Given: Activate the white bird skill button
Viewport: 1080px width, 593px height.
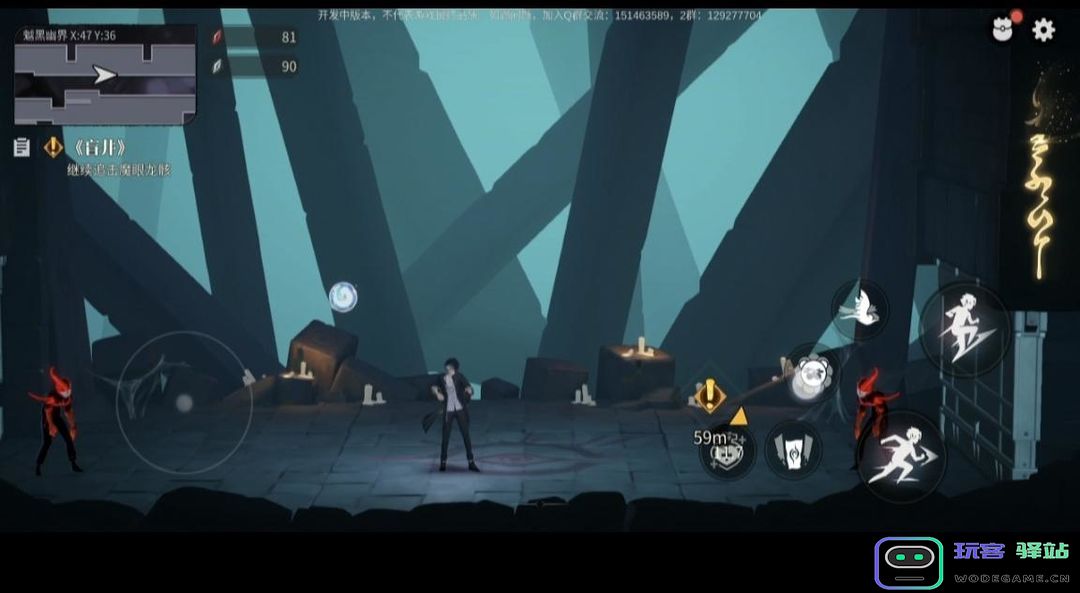Looking at the screenshot, I should (860, 309).
